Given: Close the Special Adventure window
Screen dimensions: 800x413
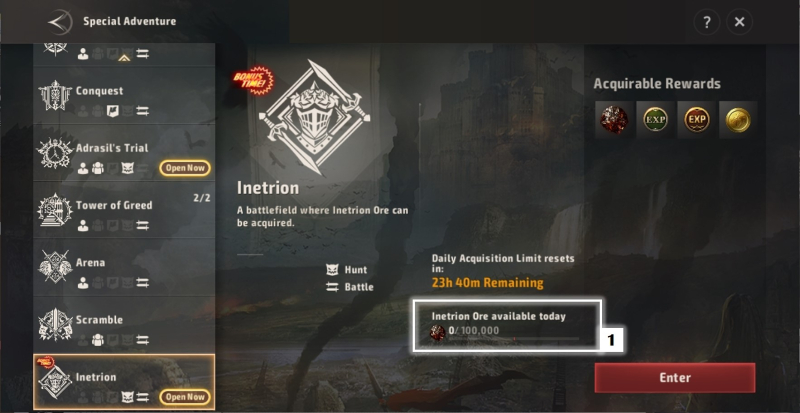Looking at the screenshot, I should [739, 22].
